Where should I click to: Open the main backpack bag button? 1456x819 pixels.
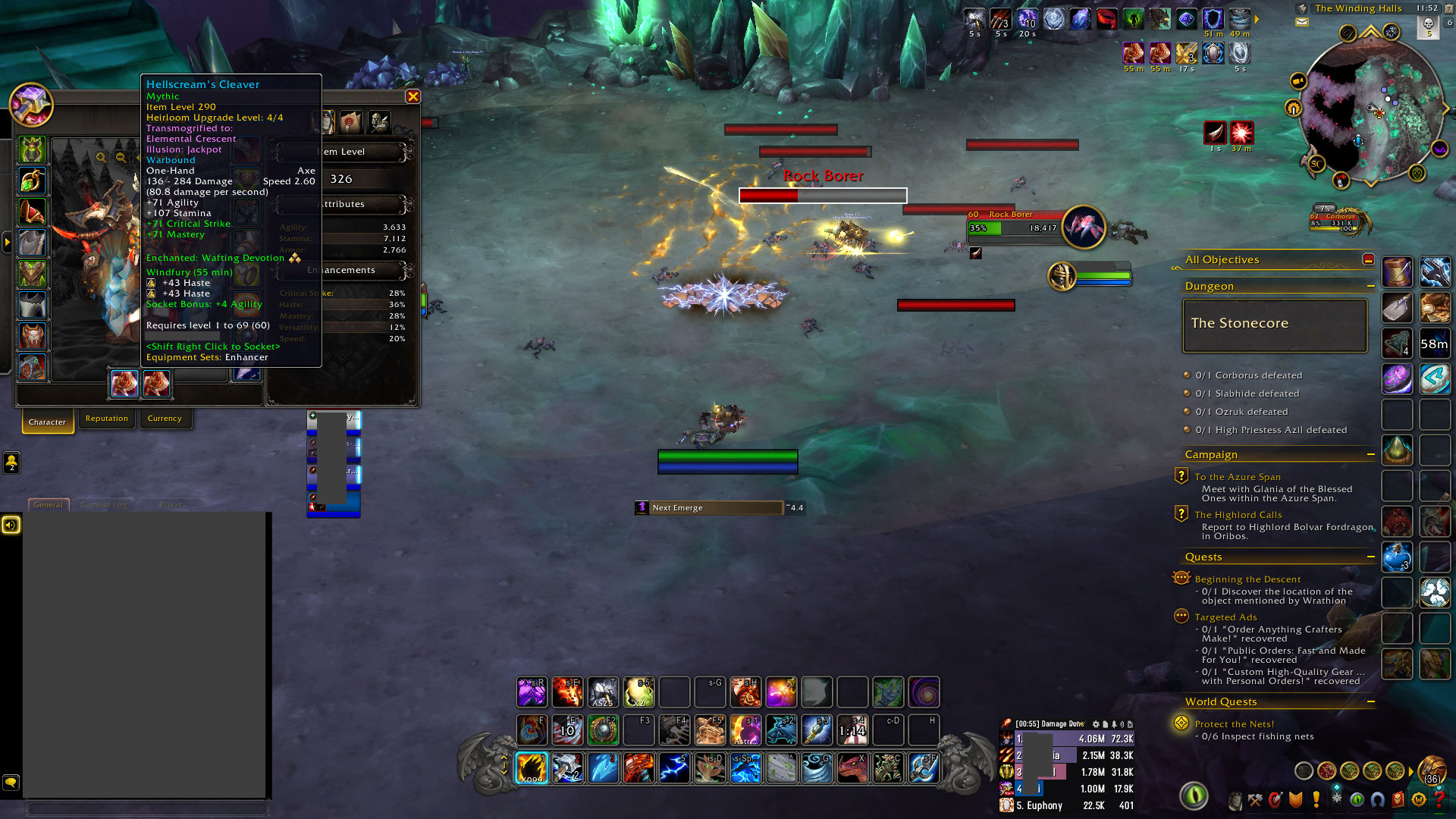[x=1431, y=770]
